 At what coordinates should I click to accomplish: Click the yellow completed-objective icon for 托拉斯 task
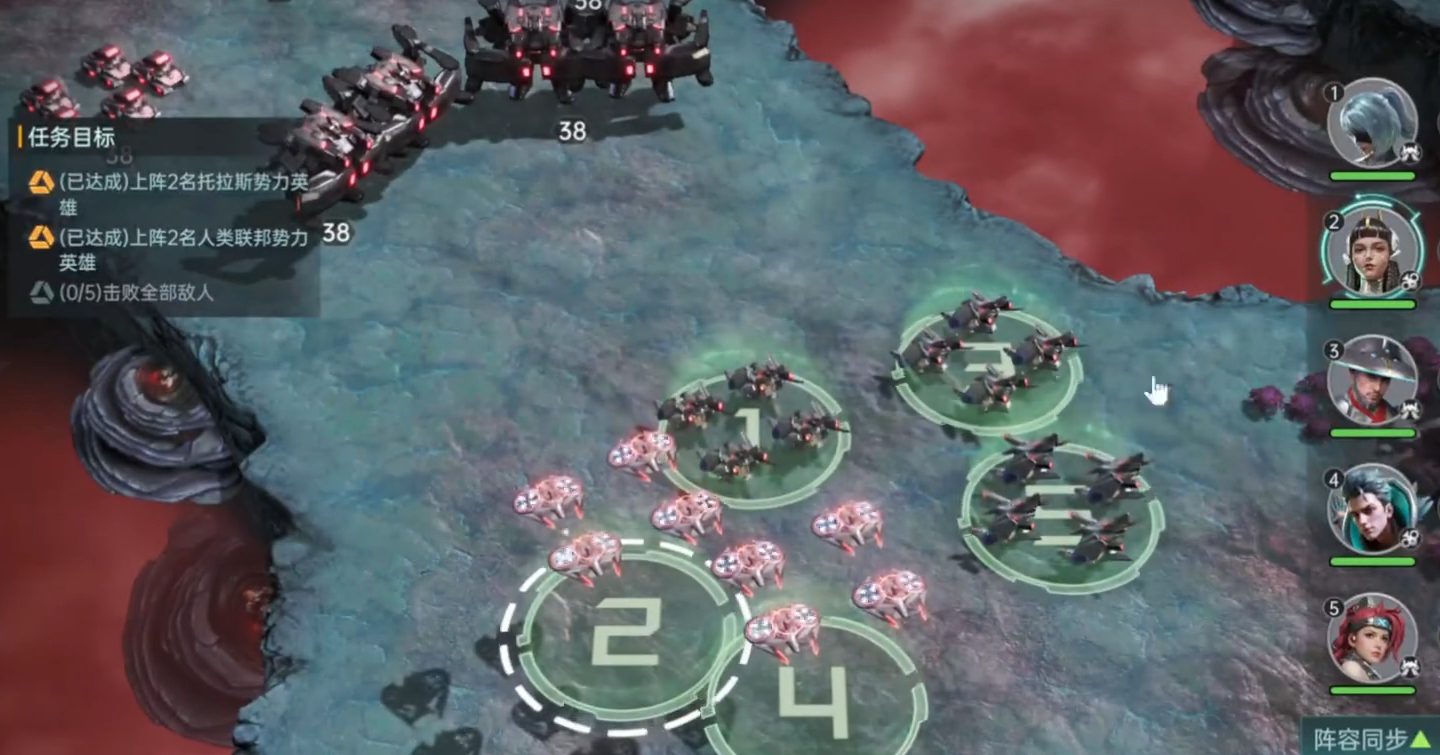pos(41,184)
